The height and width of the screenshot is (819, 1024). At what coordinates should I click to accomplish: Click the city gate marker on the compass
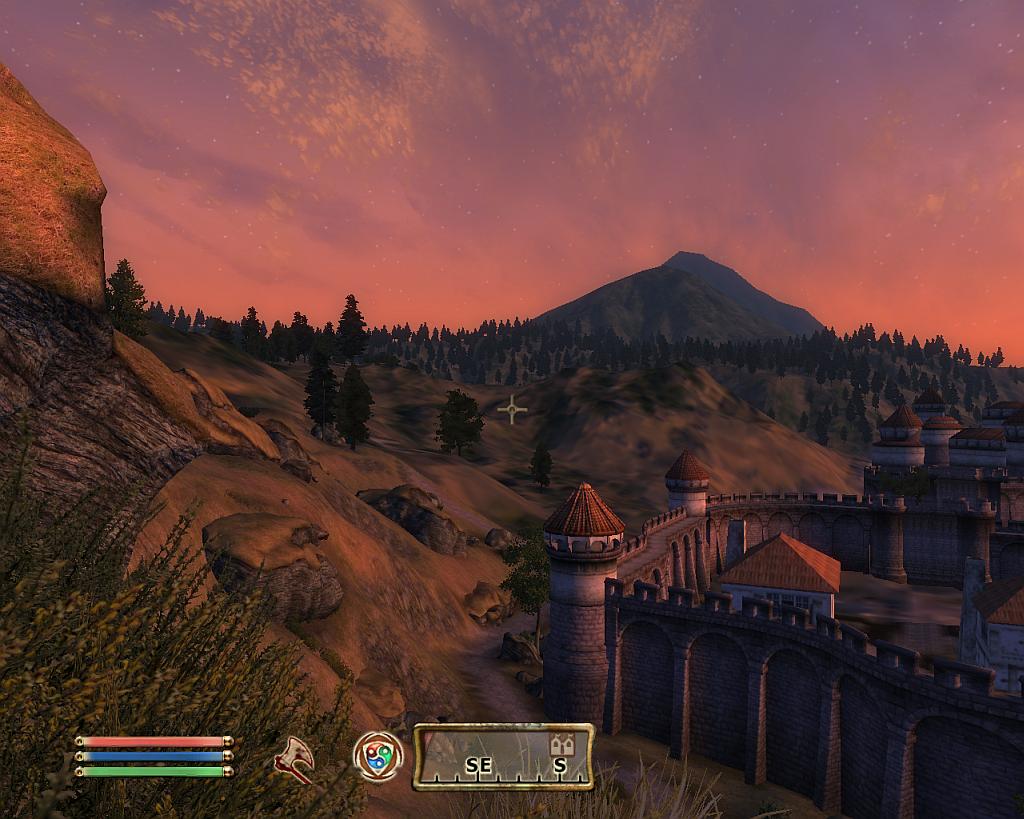coord(561,744)
